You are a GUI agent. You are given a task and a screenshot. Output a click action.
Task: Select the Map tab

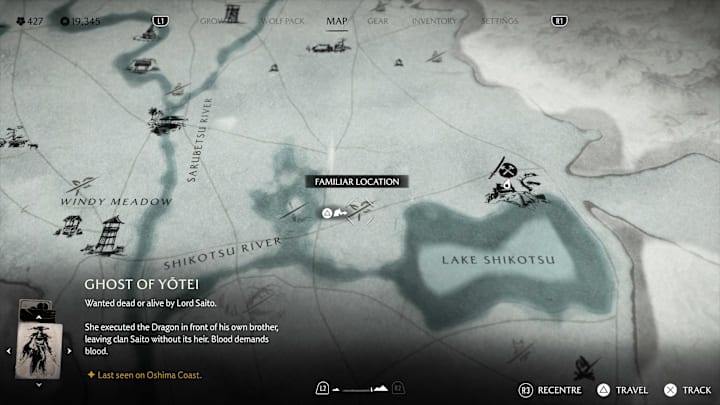tap(337, 20)
